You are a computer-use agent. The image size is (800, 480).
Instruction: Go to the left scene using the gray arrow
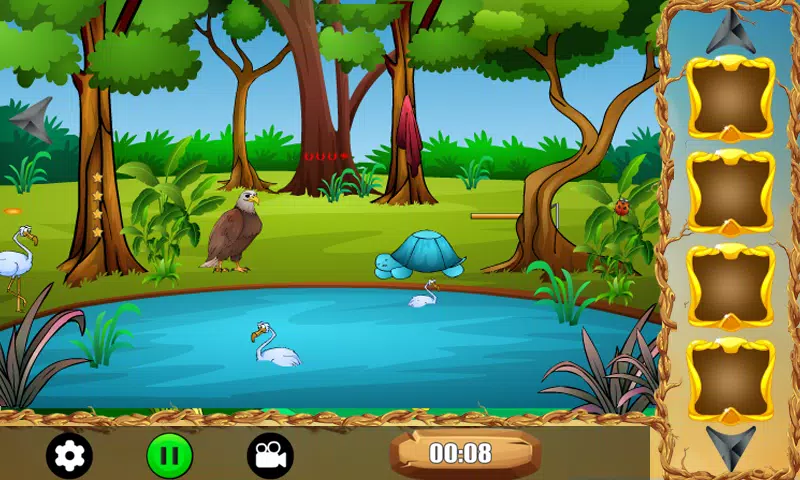point(31,120)
